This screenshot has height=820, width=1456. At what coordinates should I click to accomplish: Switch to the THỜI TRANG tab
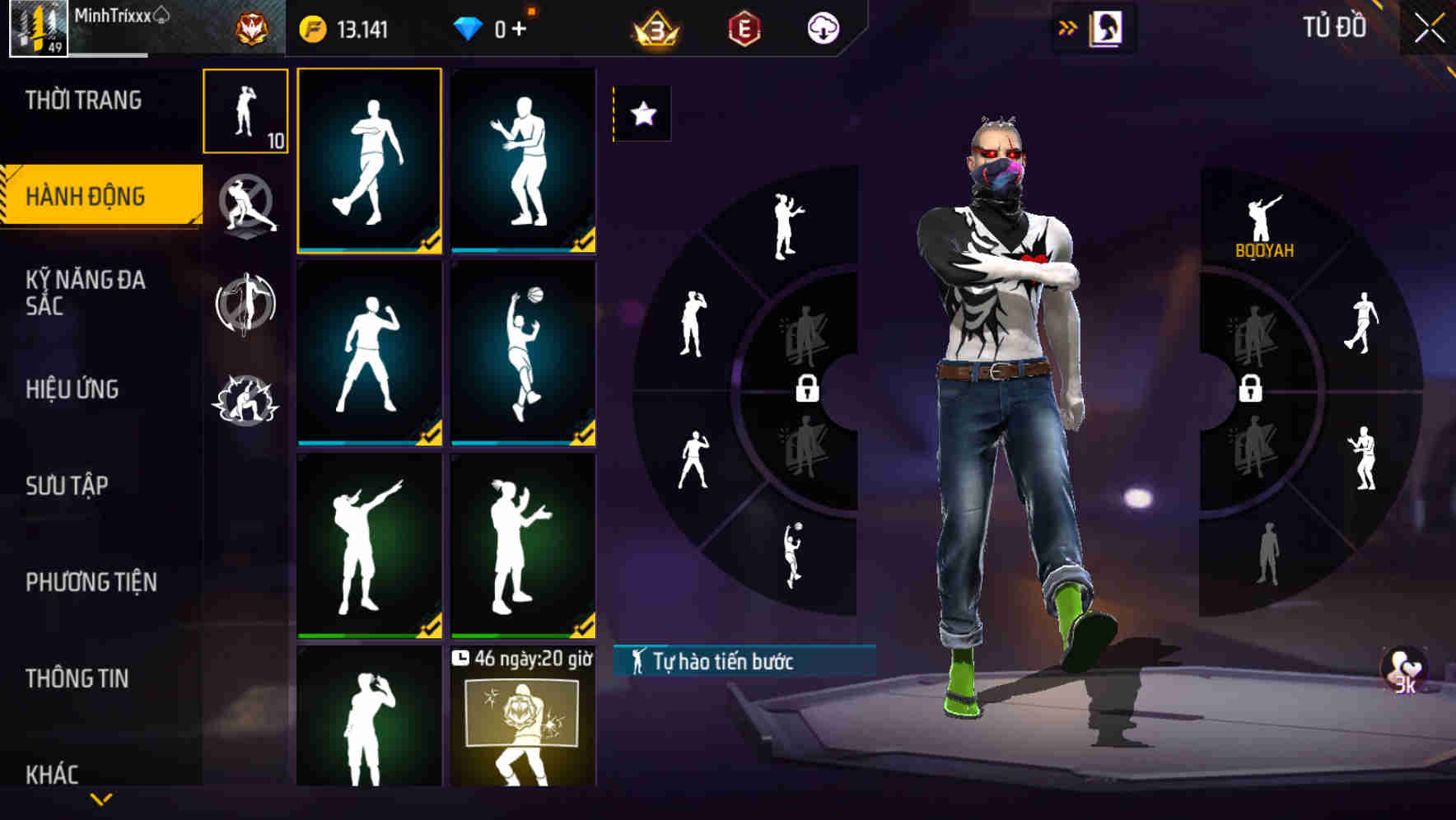point(82,100)
